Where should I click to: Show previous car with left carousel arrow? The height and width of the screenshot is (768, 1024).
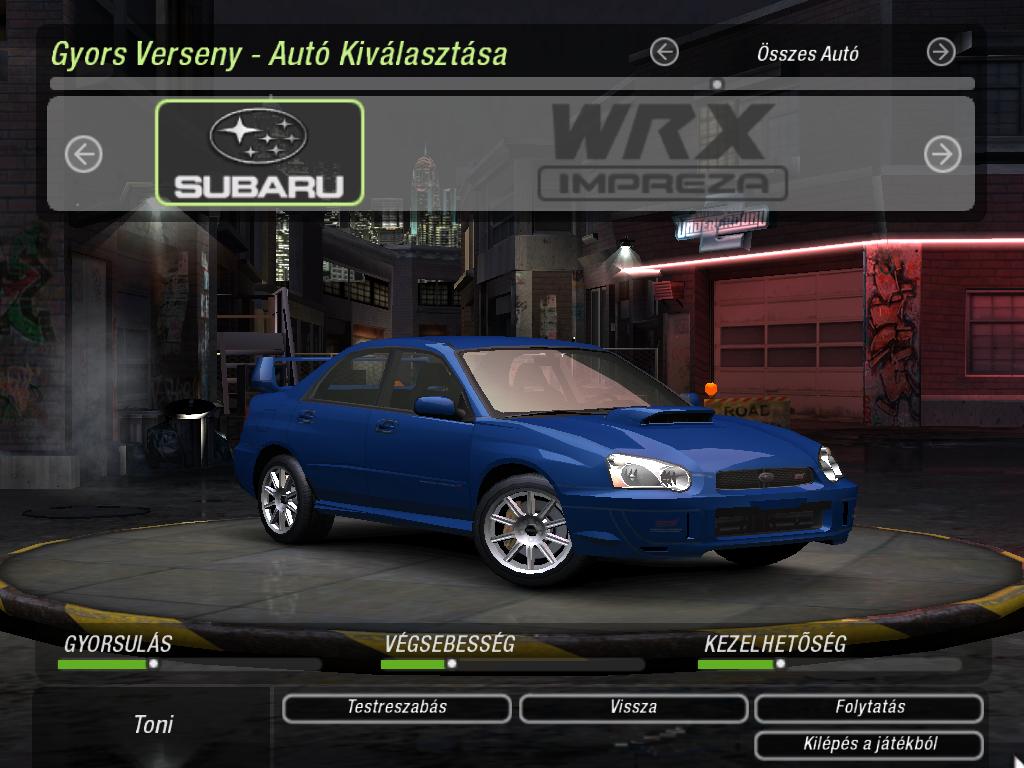(84, 154)
